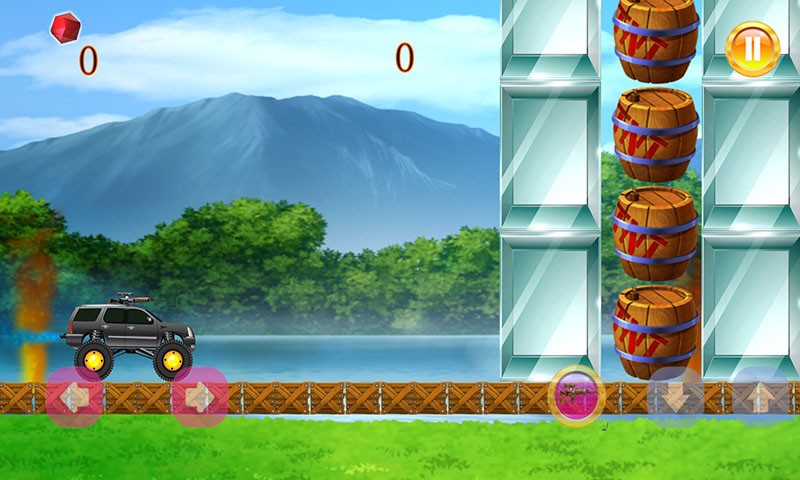The width and height of the screenshot is (800, 480).
Task: Tap the down arrow control
Action: coord(676,397)
